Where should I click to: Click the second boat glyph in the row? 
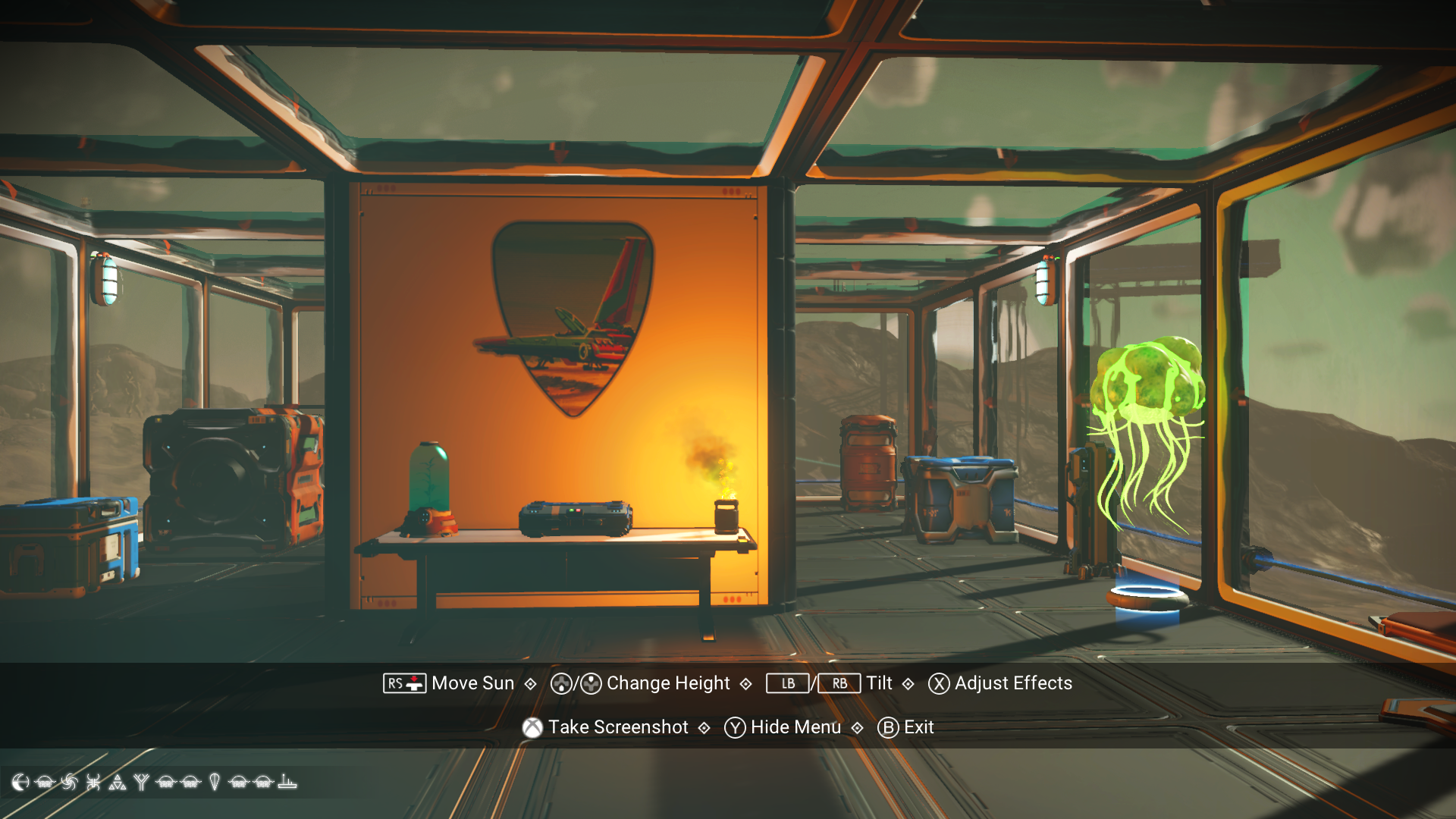(x=165, y=783)
